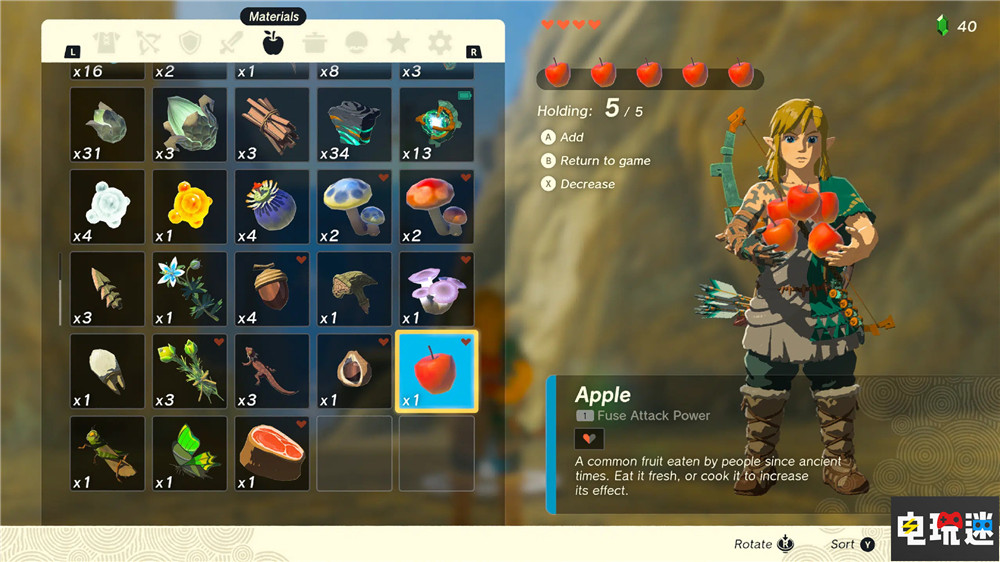Image resolution: width=1000 pixels, height=562 pixels.
Task: Switch to the Food cooking pot tab
Action: tap(315, 43)
